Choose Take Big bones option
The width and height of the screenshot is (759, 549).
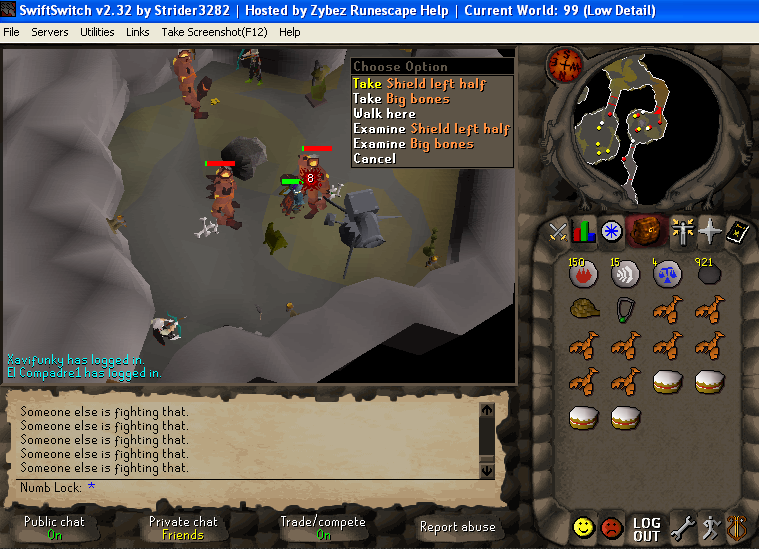point(401,99)
